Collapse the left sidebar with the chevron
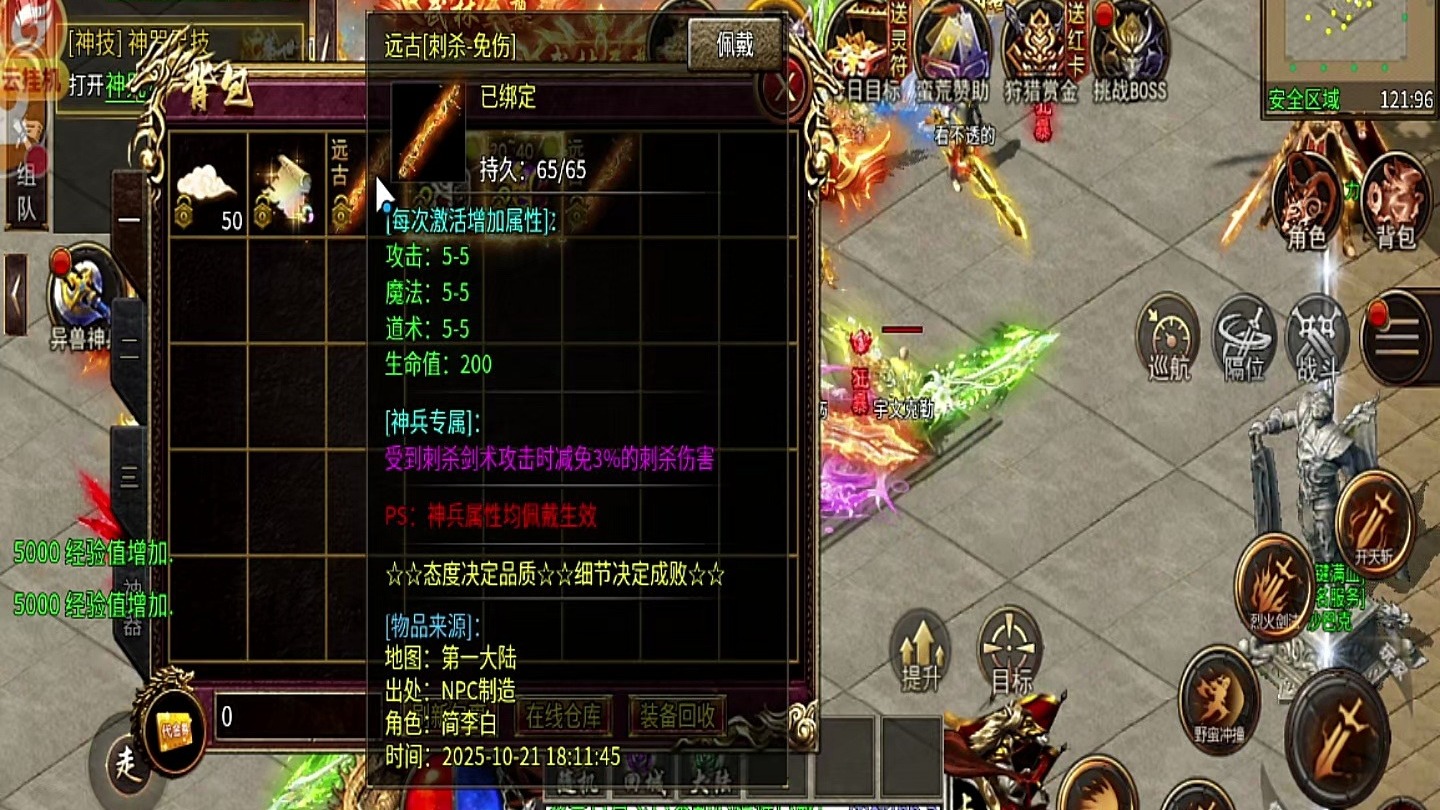The height and width of the screenshot is (810, 1440). click(x=15, y=293)
